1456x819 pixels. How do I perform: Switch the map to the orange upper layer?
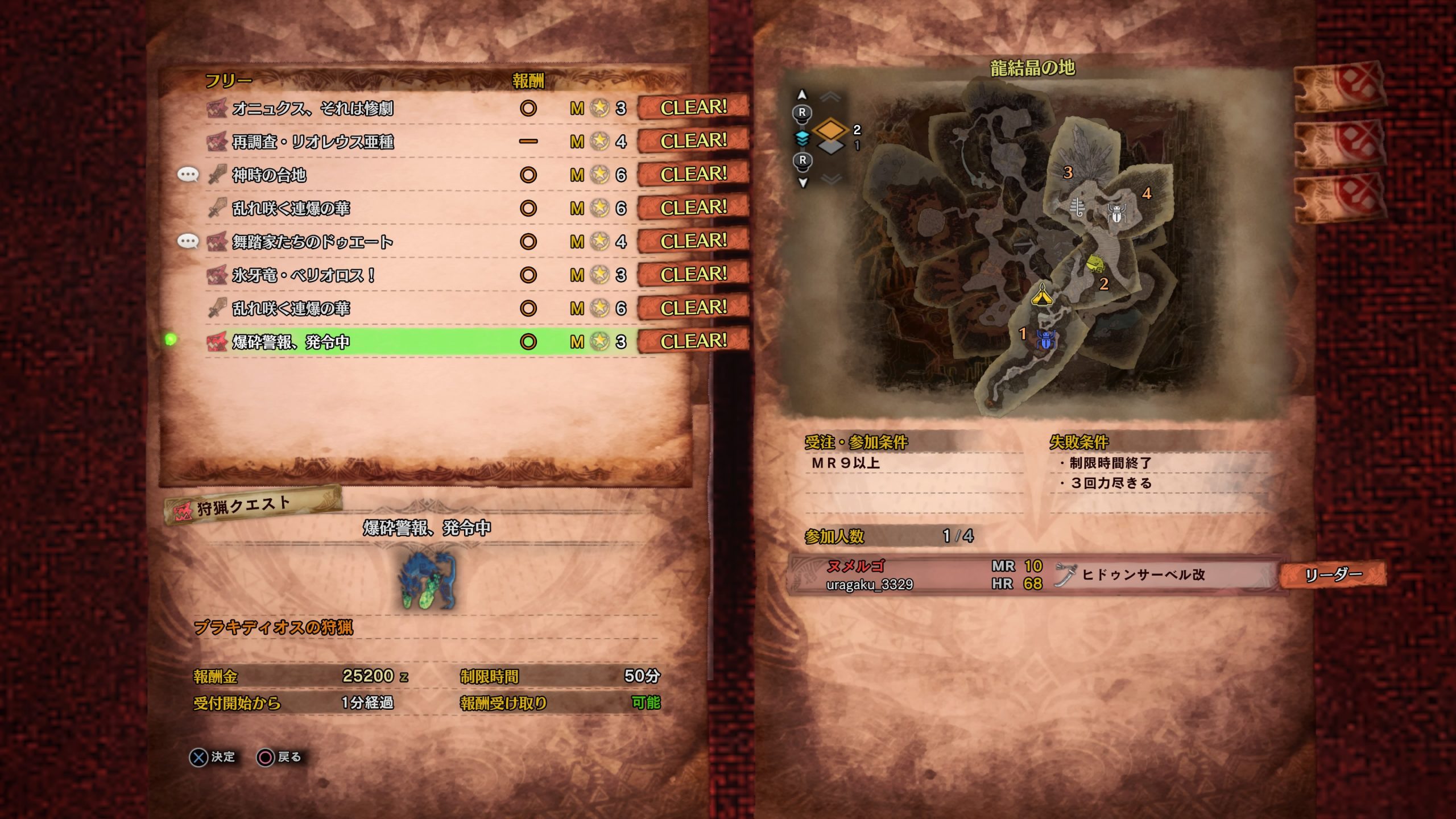(830, 129)
